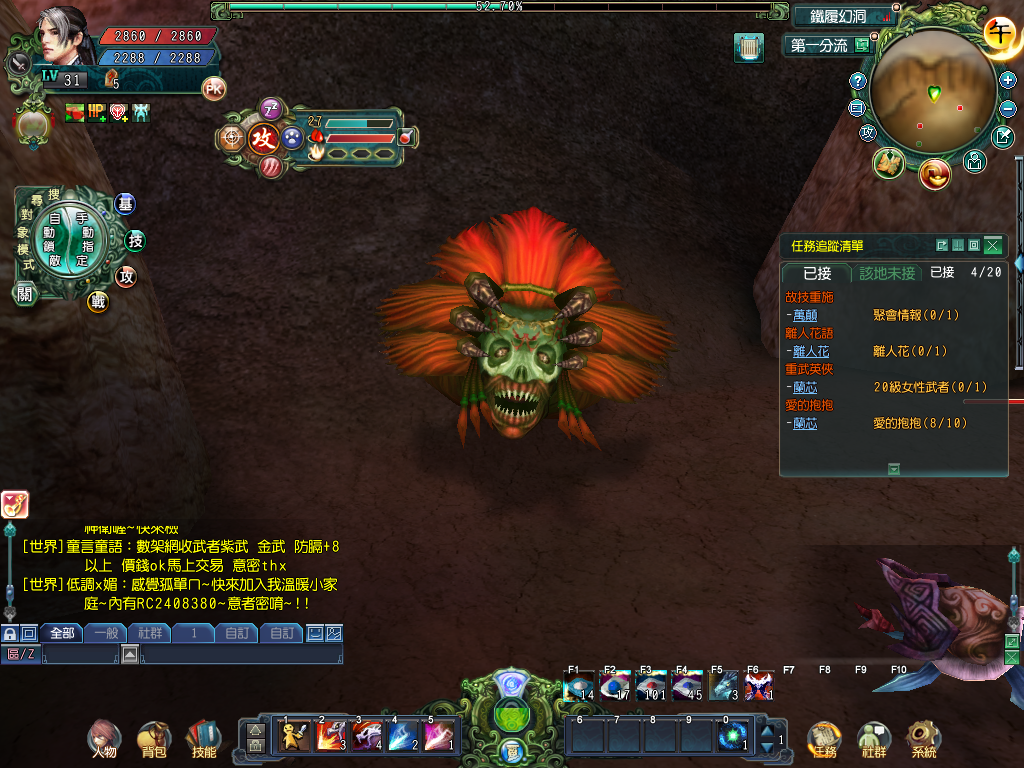Open the 背包 backpack inventory
The image size is (1024, 768).
coord(153,737)
